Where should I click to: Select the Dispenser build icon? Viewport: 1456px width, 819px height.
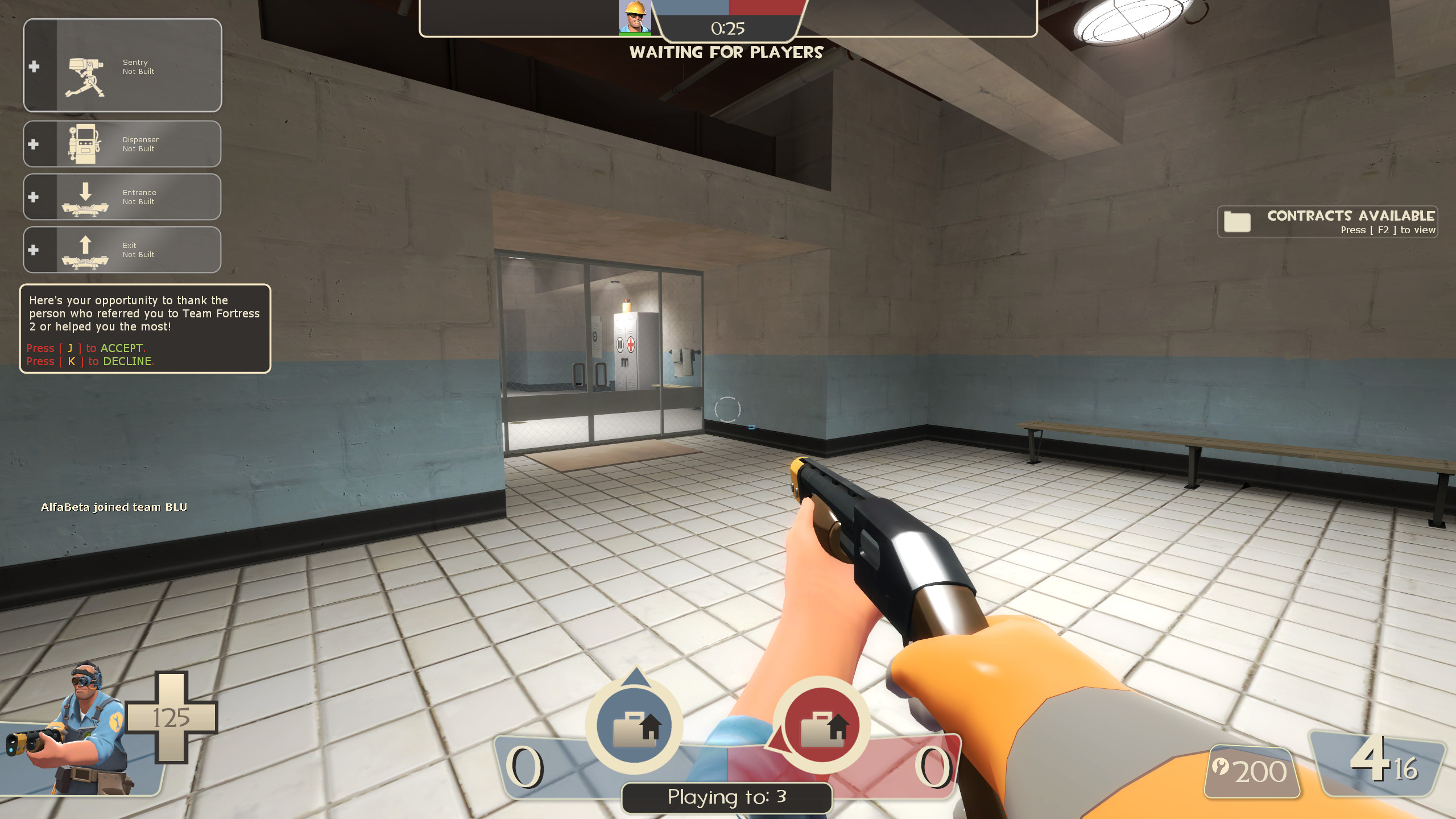click(x=85, y=143)
